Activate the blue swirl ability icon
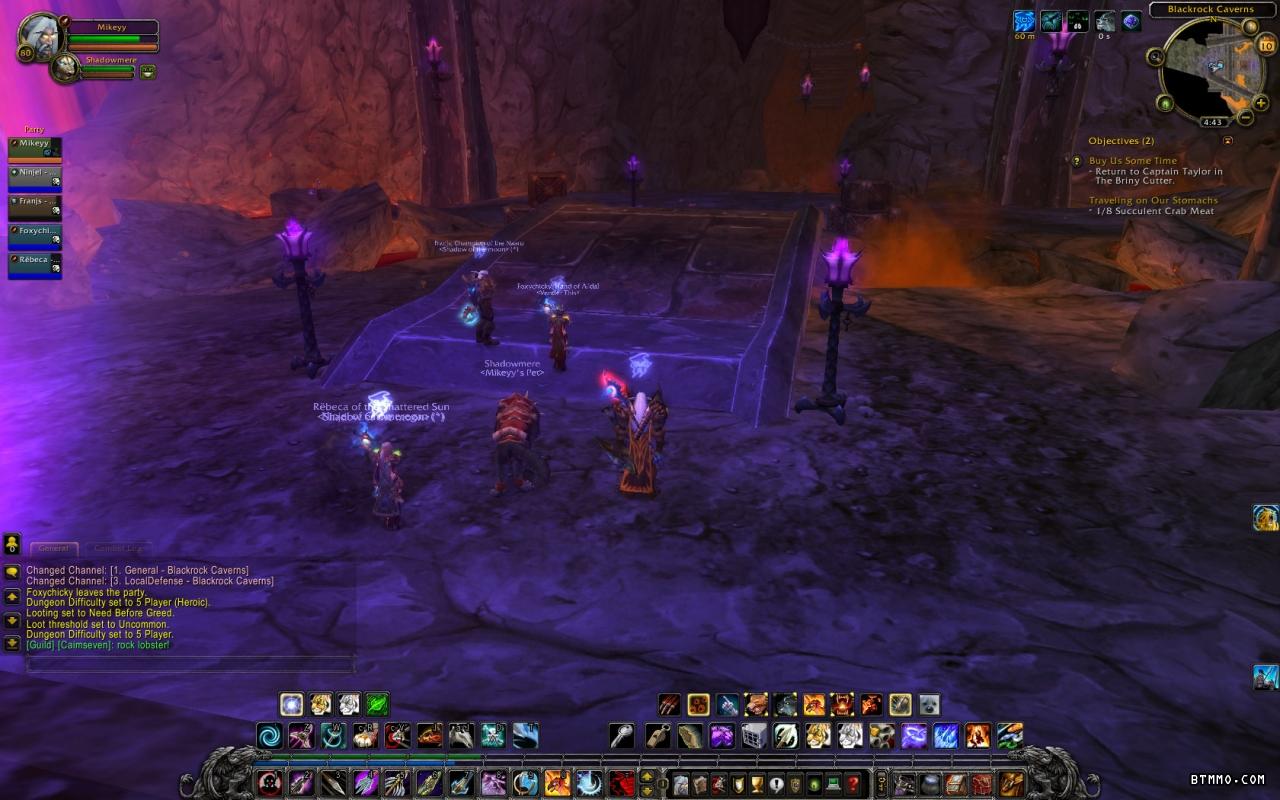Viewport: 1280px width, 800px height. [x=269, y=737]
